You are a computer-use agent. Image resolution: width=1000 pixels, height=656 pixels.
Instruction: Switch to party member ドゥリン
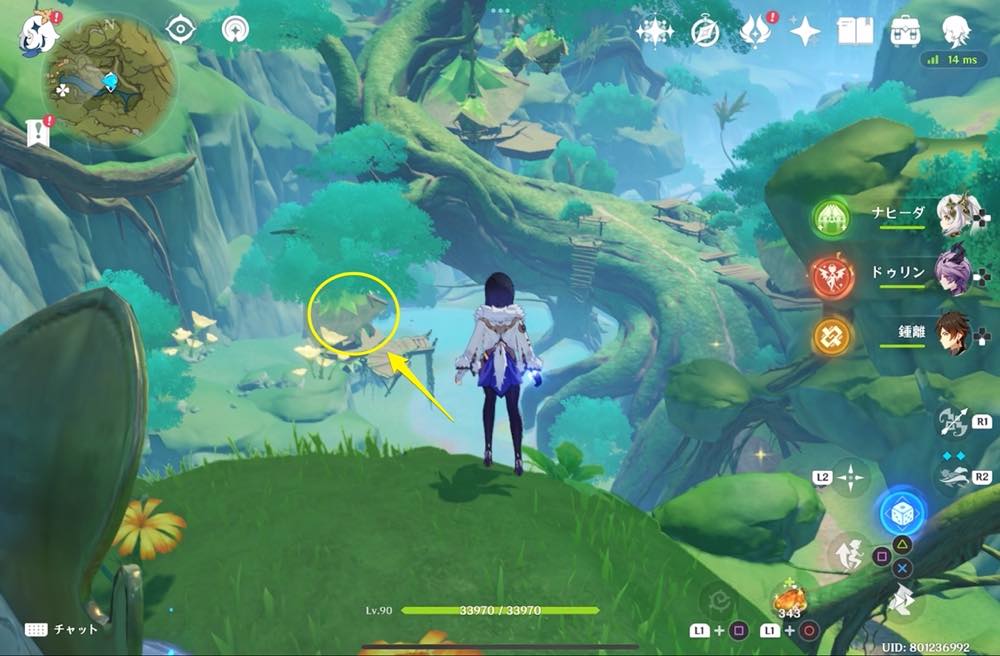point(958,274)
